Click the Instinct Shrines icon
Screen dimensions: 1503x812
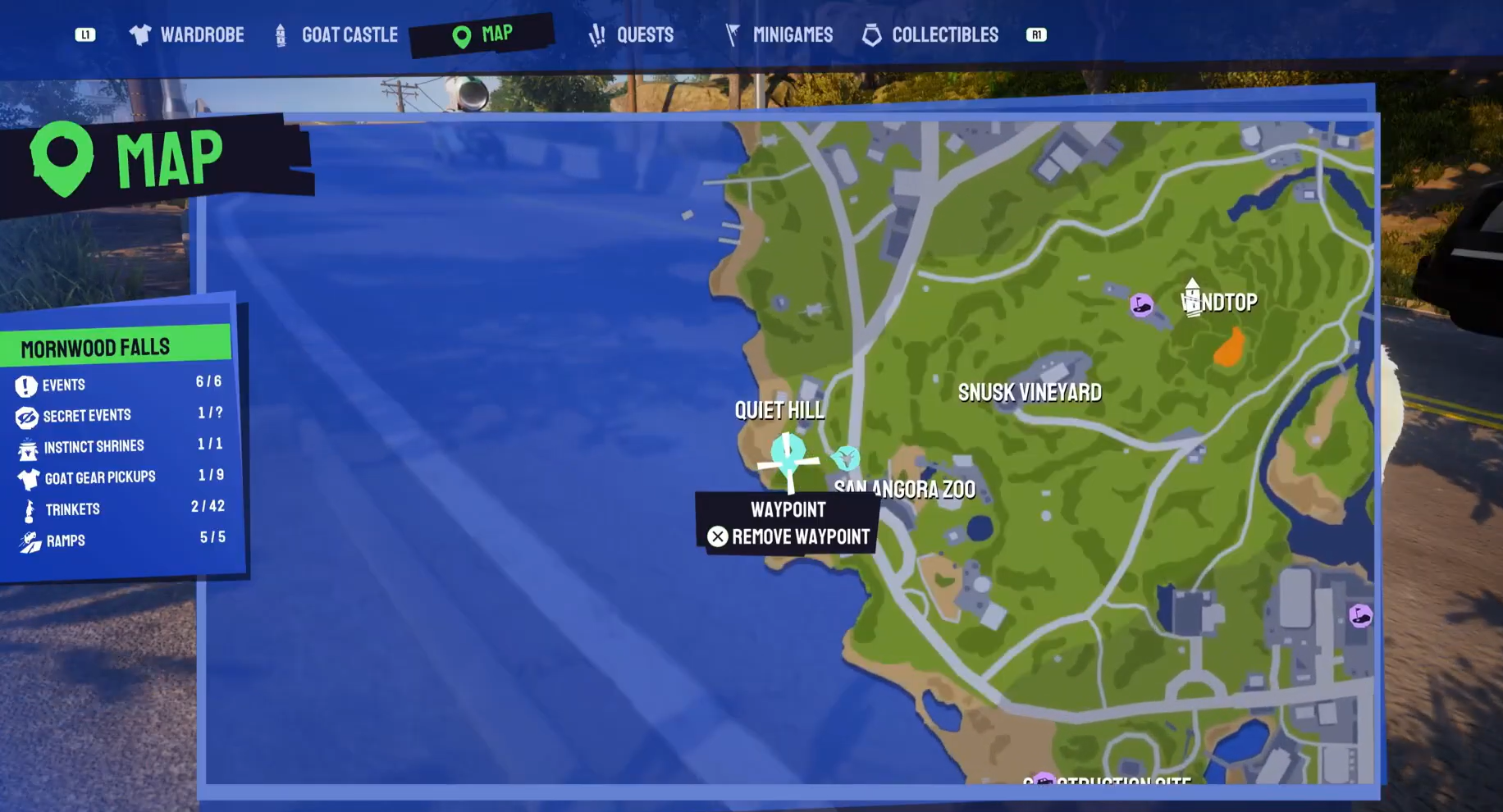click(27, 447)
